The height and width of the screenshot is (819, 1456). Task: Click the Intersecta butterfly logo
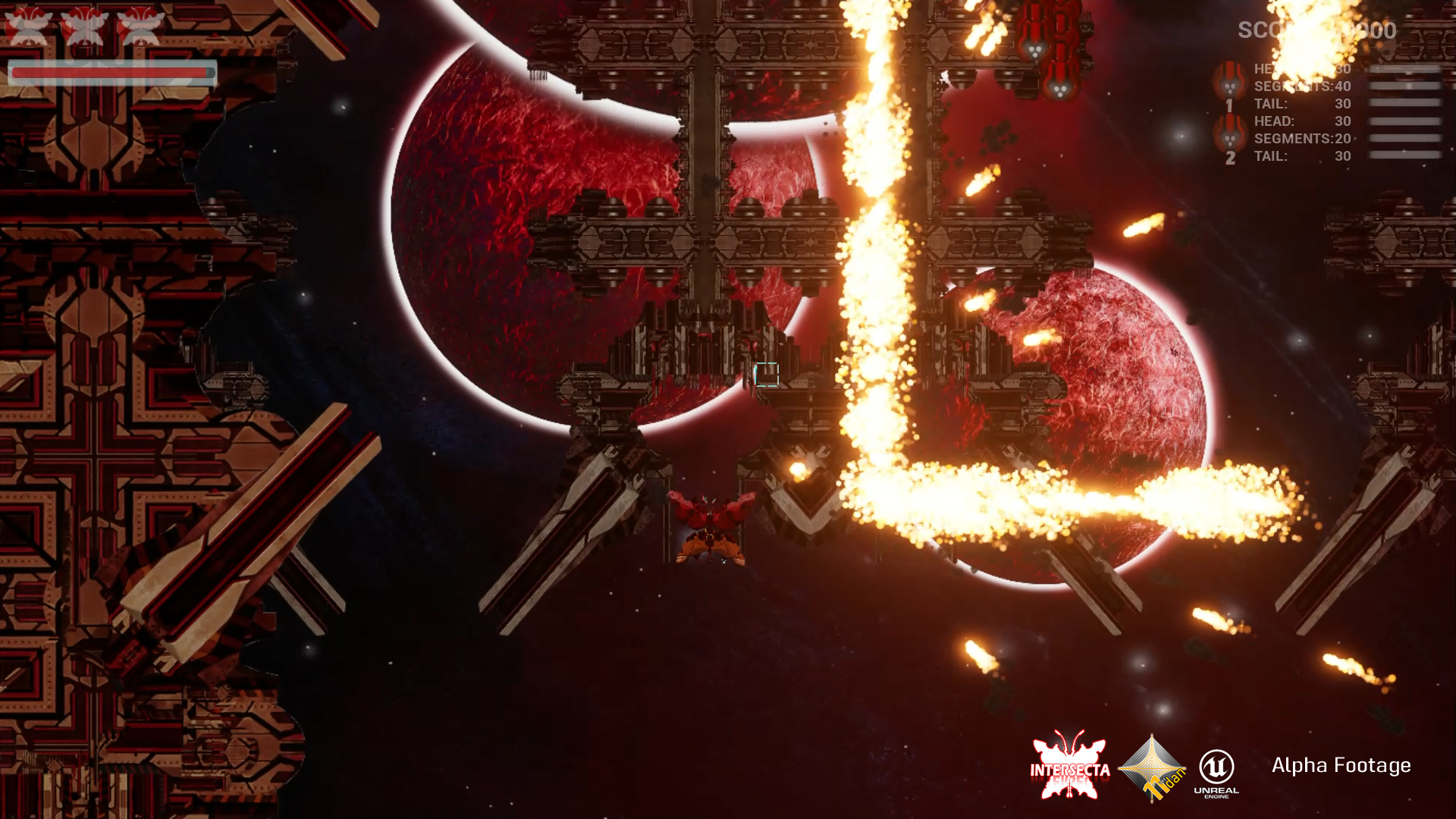1069,765
